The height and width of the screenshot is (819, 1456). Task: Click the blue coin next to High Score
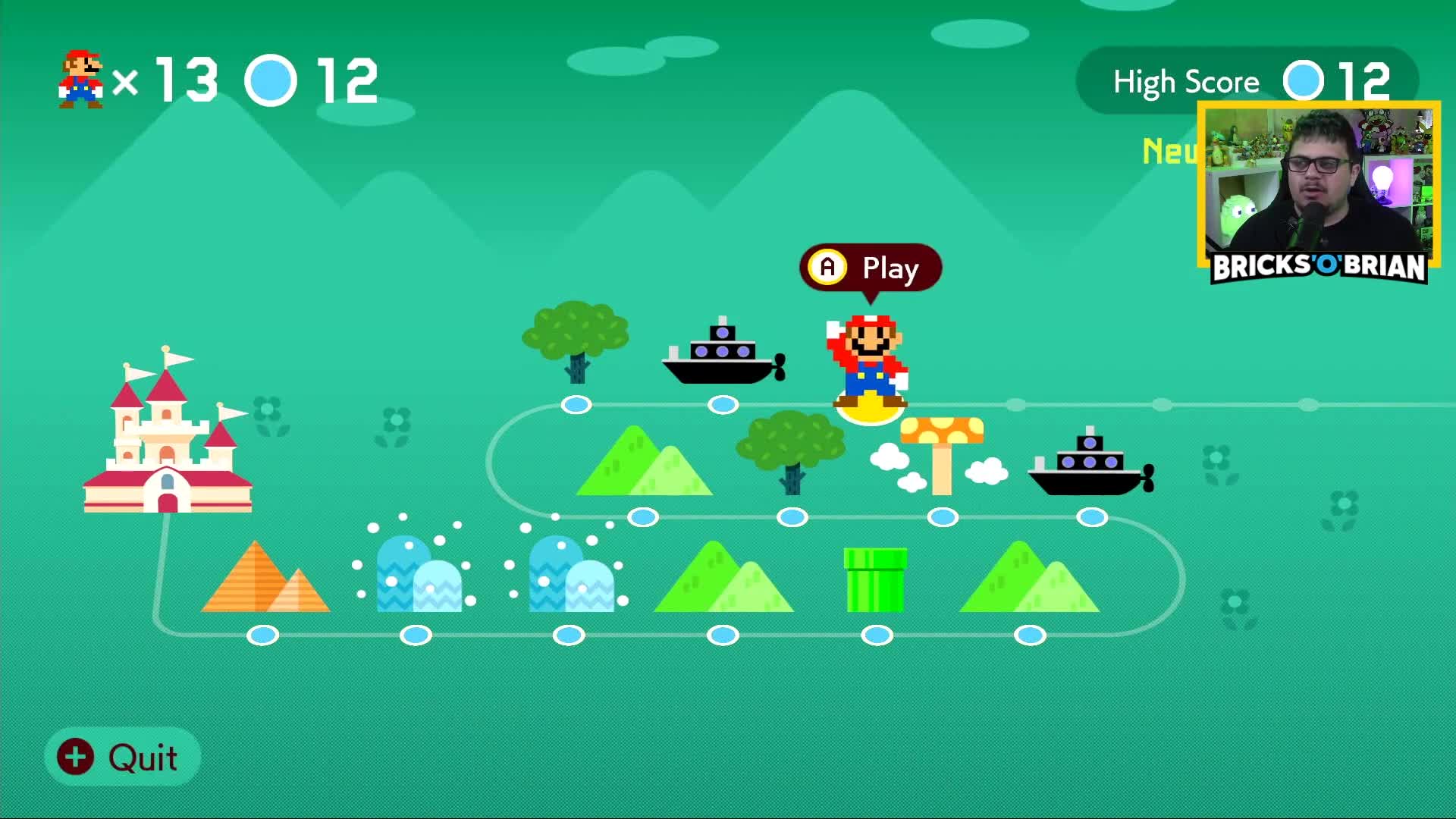pos(1303,80)
